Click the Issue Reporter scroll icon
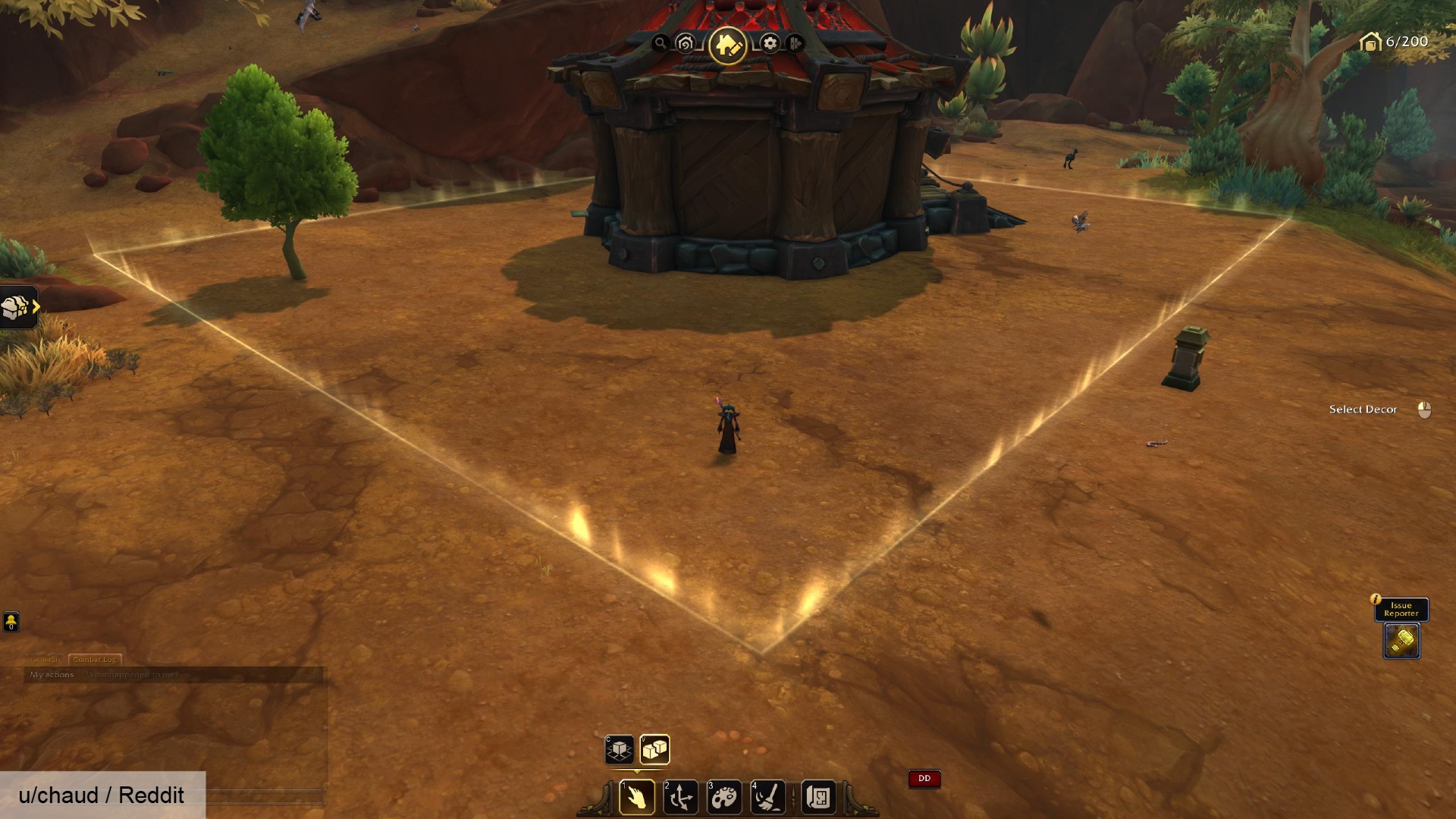Screen dimensions: 1456x819 tap(1401, 639)
